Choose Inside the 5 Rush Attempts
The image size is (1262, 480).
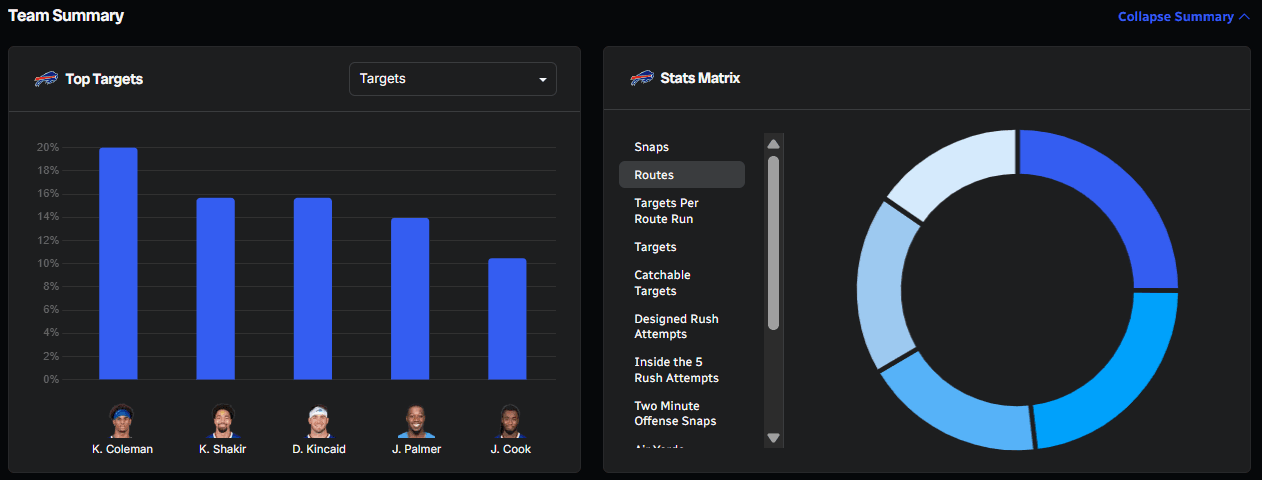point(676,370)
